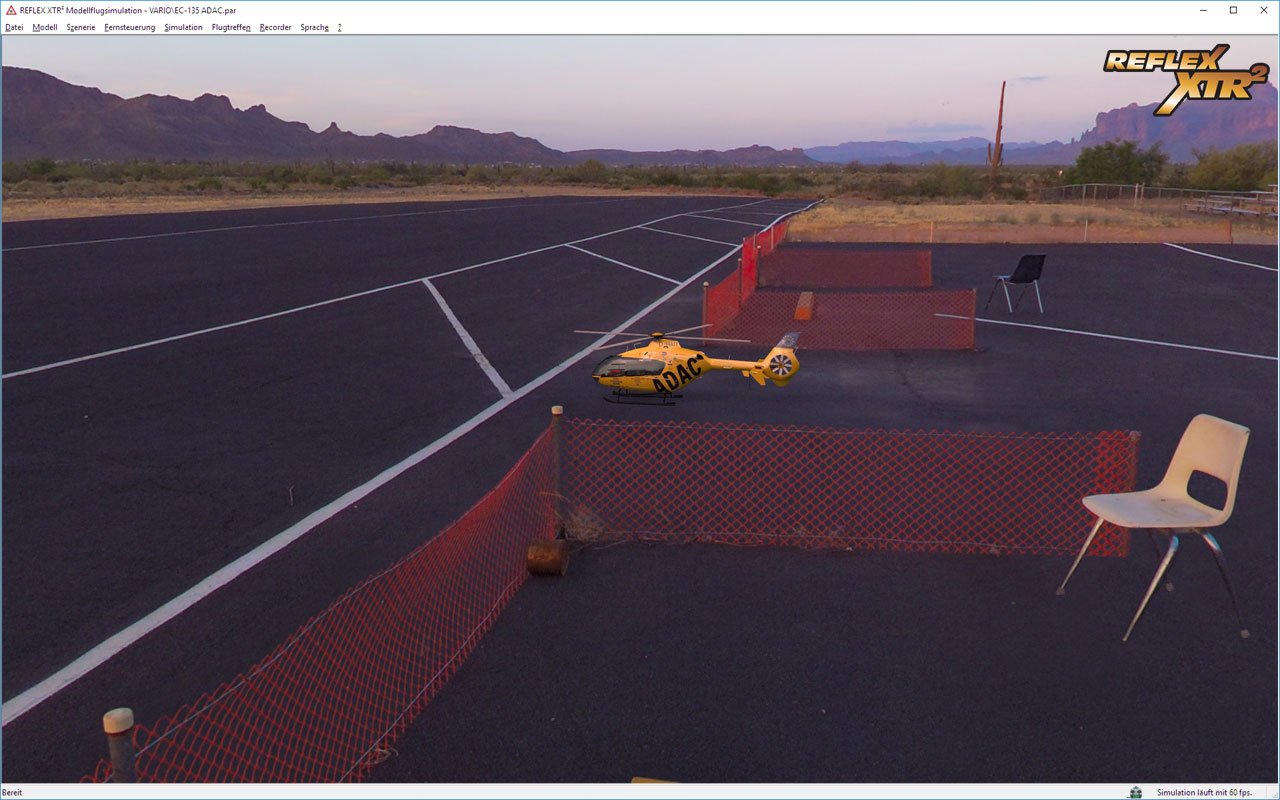Open the Modell menu
This screenshot has height=800, width=1280.
[x=44, y=27]
